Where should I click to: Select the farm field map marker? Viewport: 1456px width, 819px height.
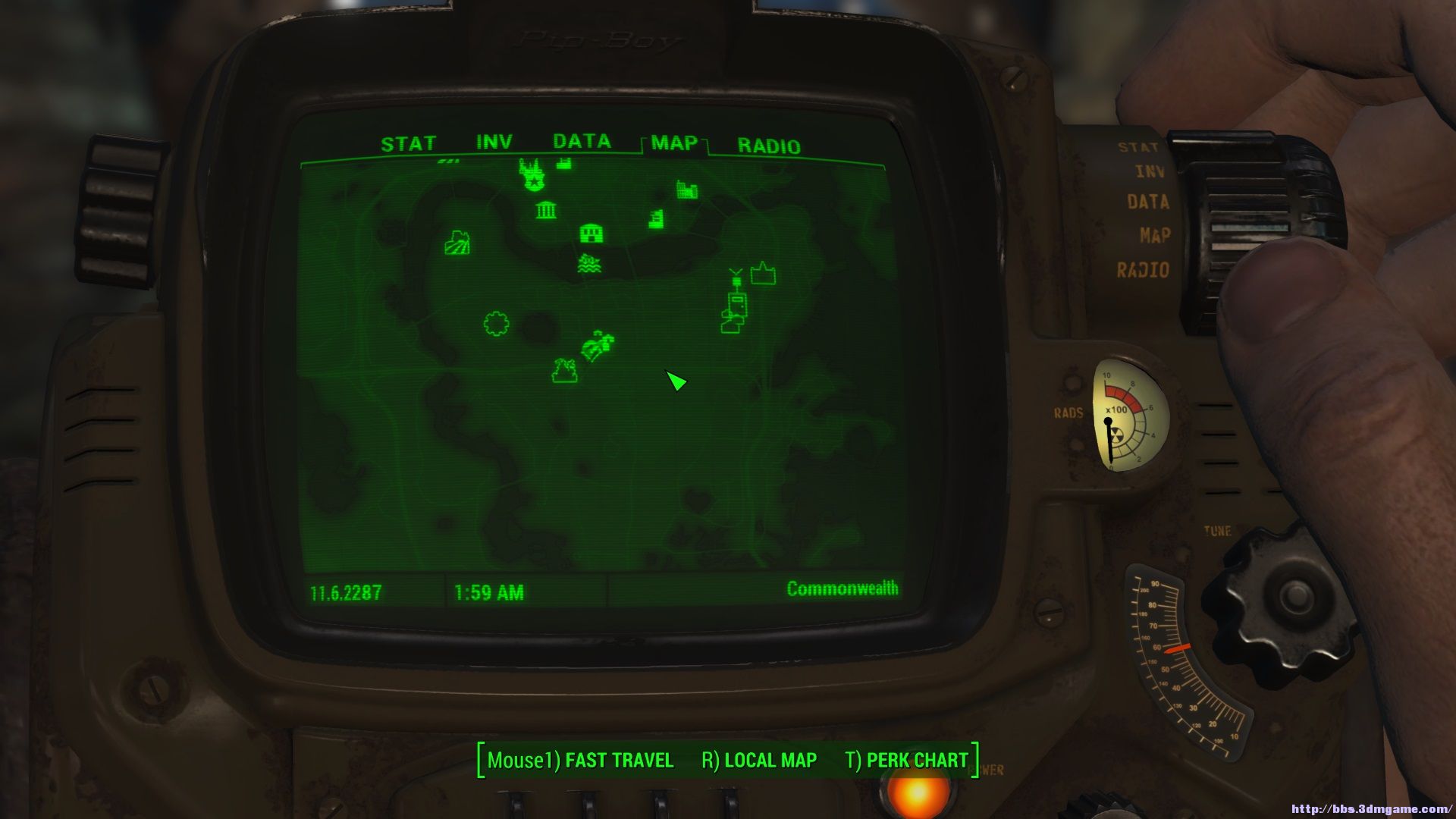coord(457,243)
